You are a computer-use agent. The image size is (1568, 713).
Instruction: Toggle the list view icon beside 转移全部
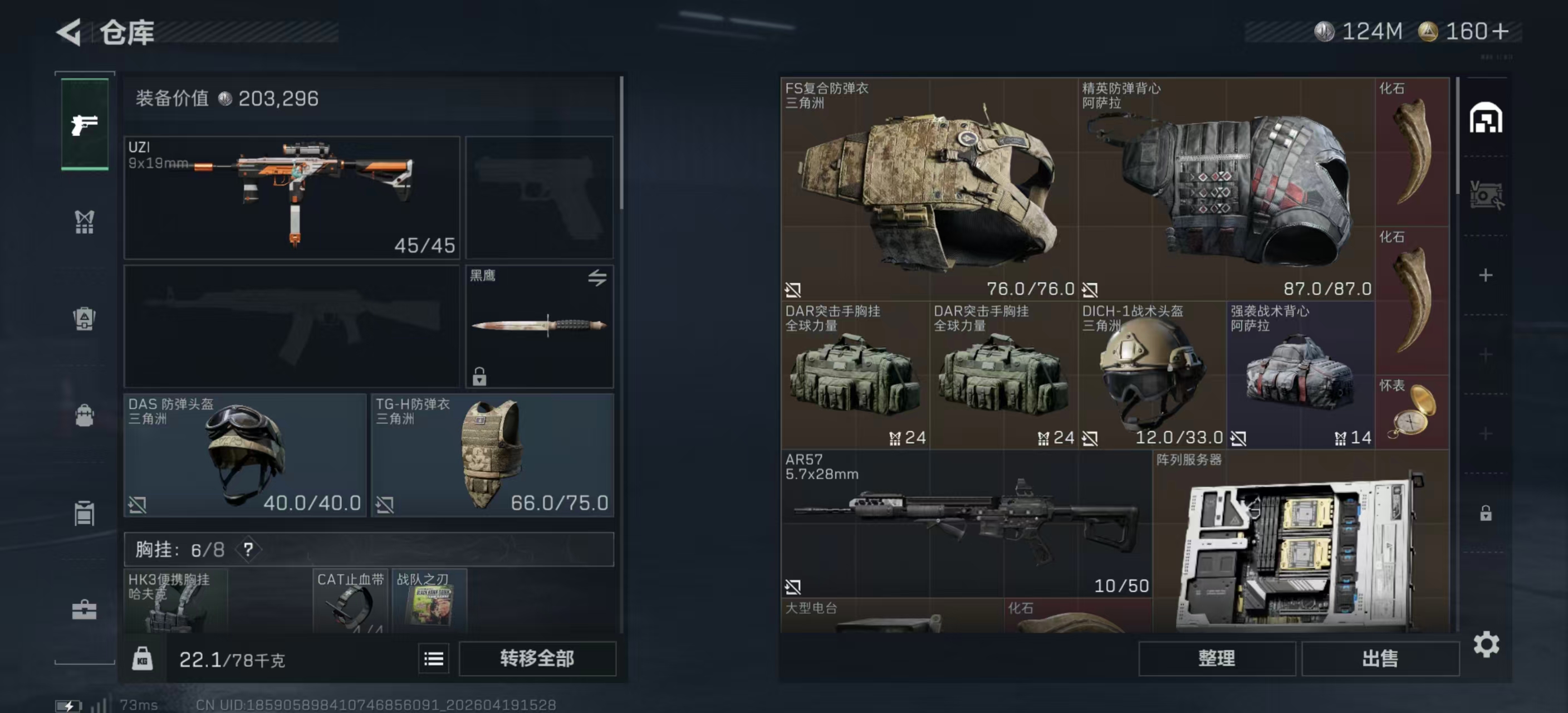click(x=433, y=659)
